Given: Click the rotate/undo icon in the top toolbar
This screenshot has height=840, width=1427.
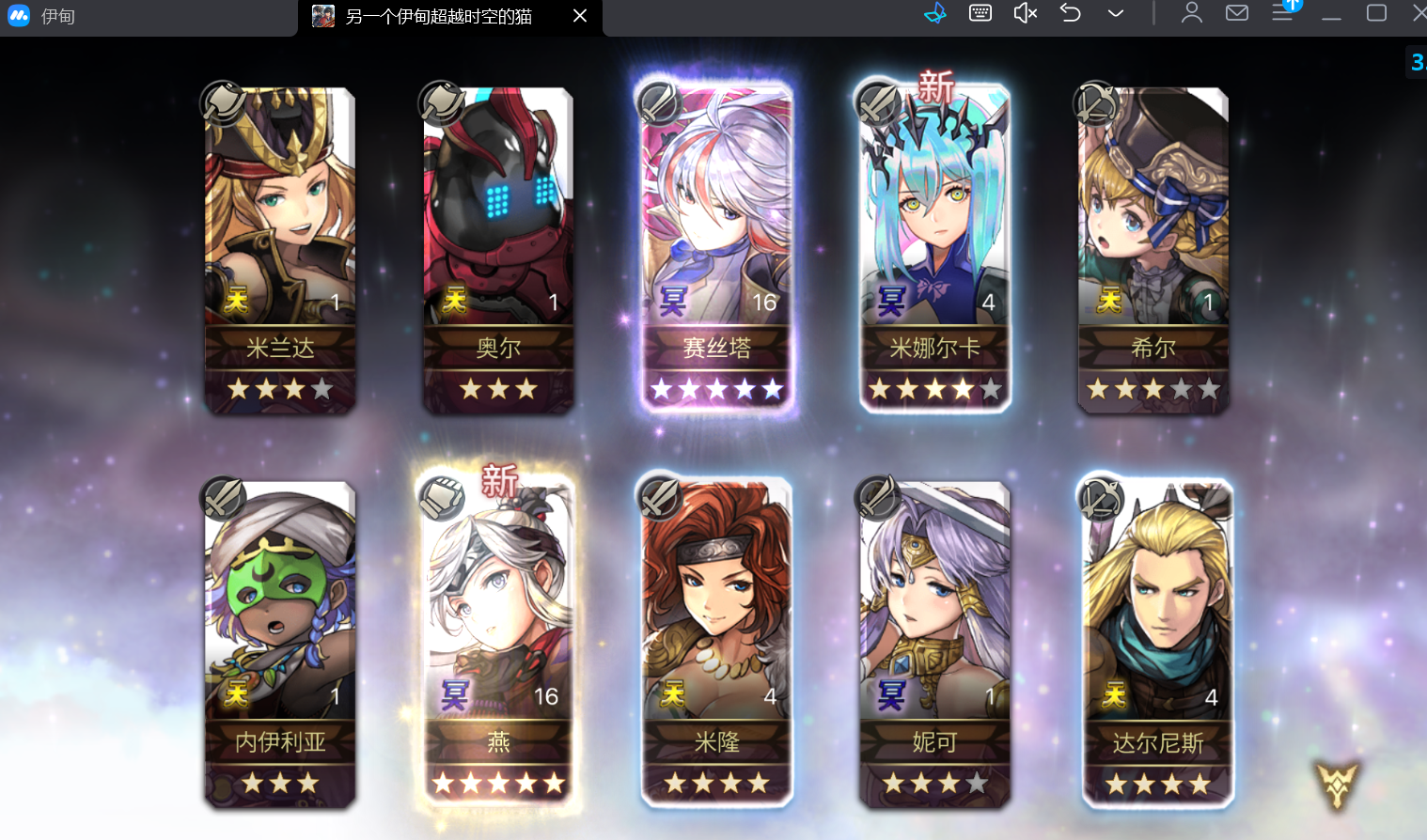Looking at the screenshot, I should coord(1070,13).
